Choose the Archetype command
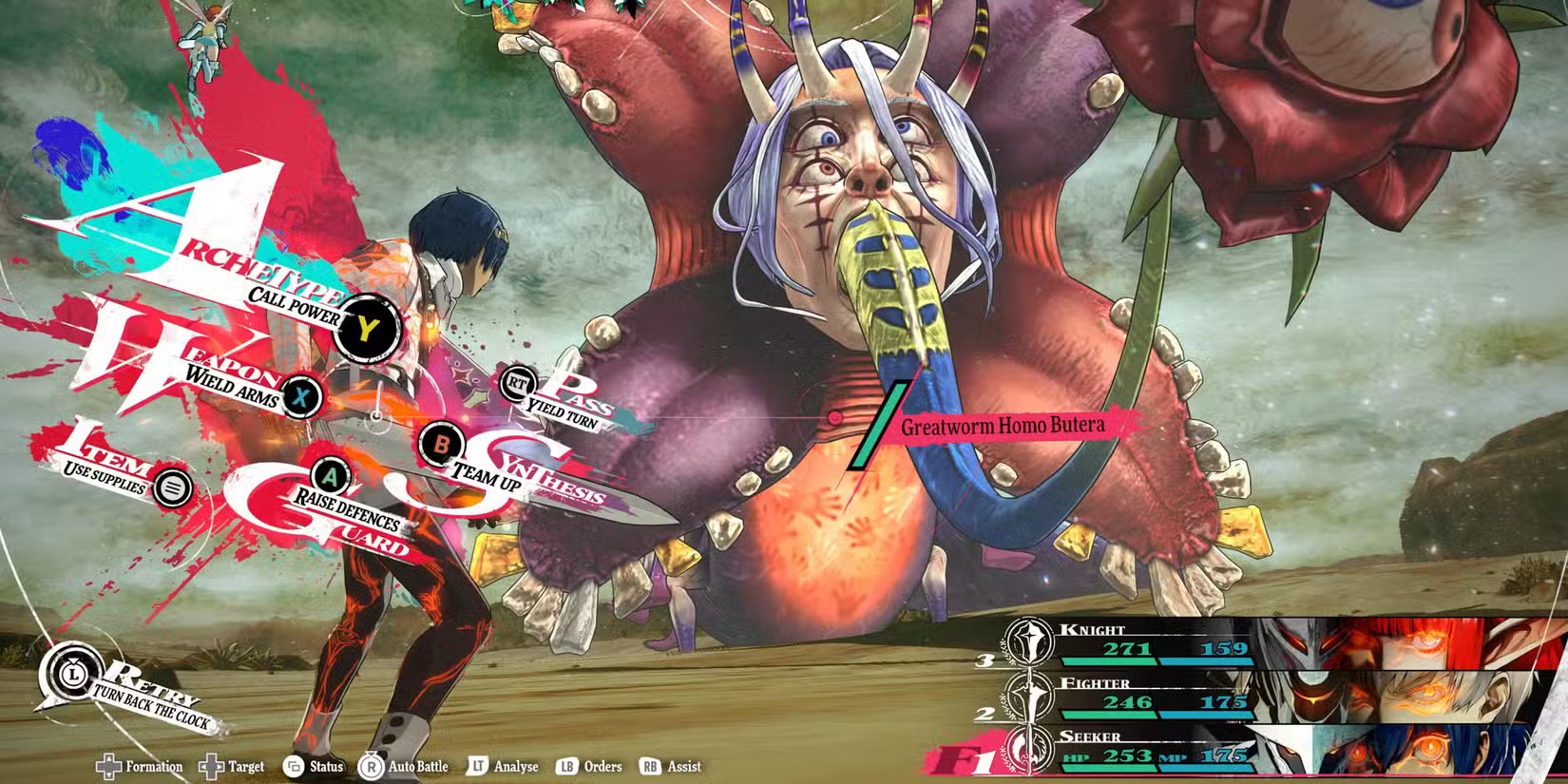This screenshot has width=1568, height=784. click(367, 328)
